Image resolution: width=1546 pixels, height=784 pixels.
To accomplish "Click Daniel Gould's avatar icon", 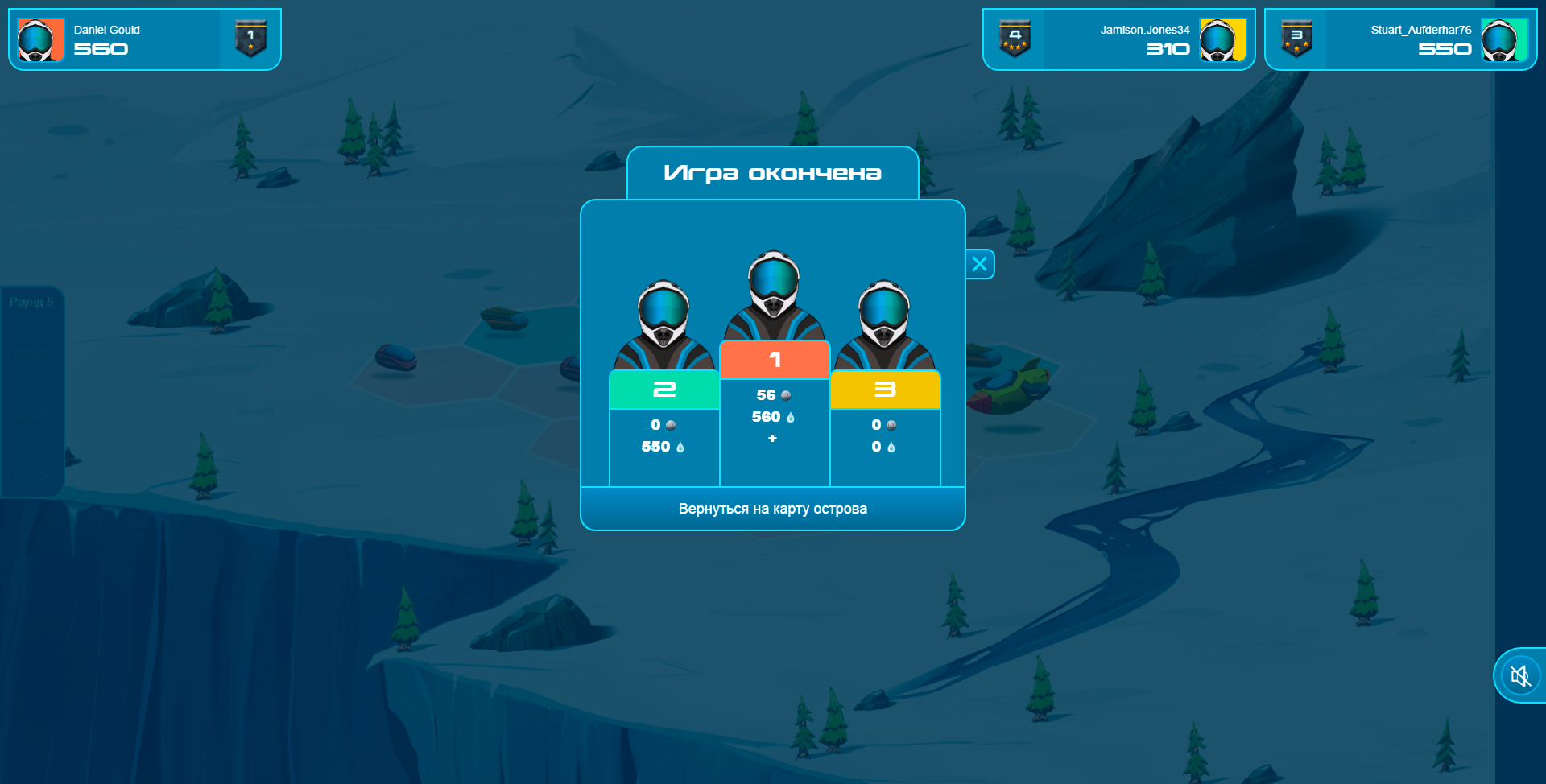I will point(39,38).
